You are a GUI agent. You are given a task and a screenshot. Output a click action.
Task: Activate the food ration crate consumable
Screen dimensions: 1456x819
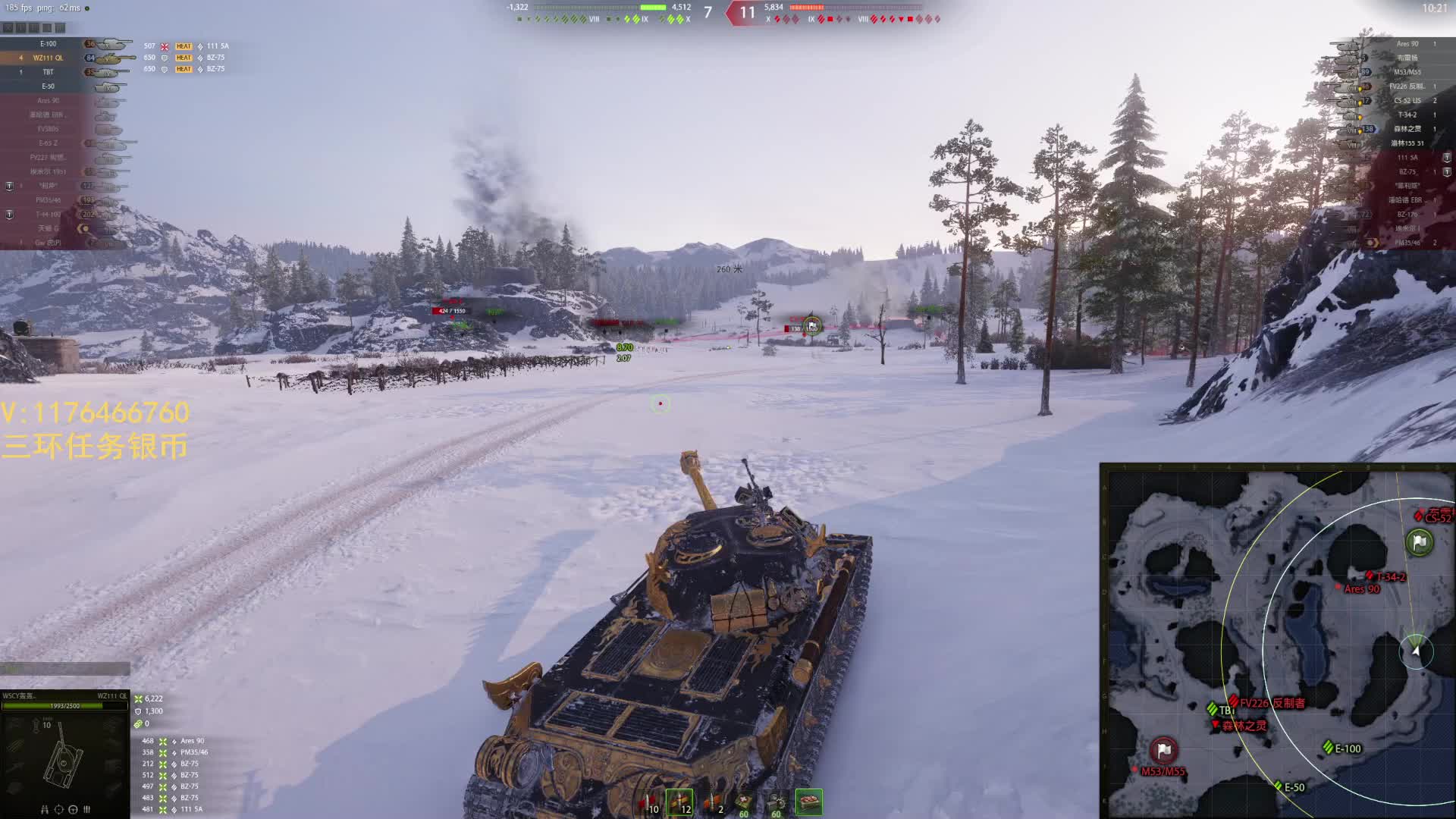(809, 802)
